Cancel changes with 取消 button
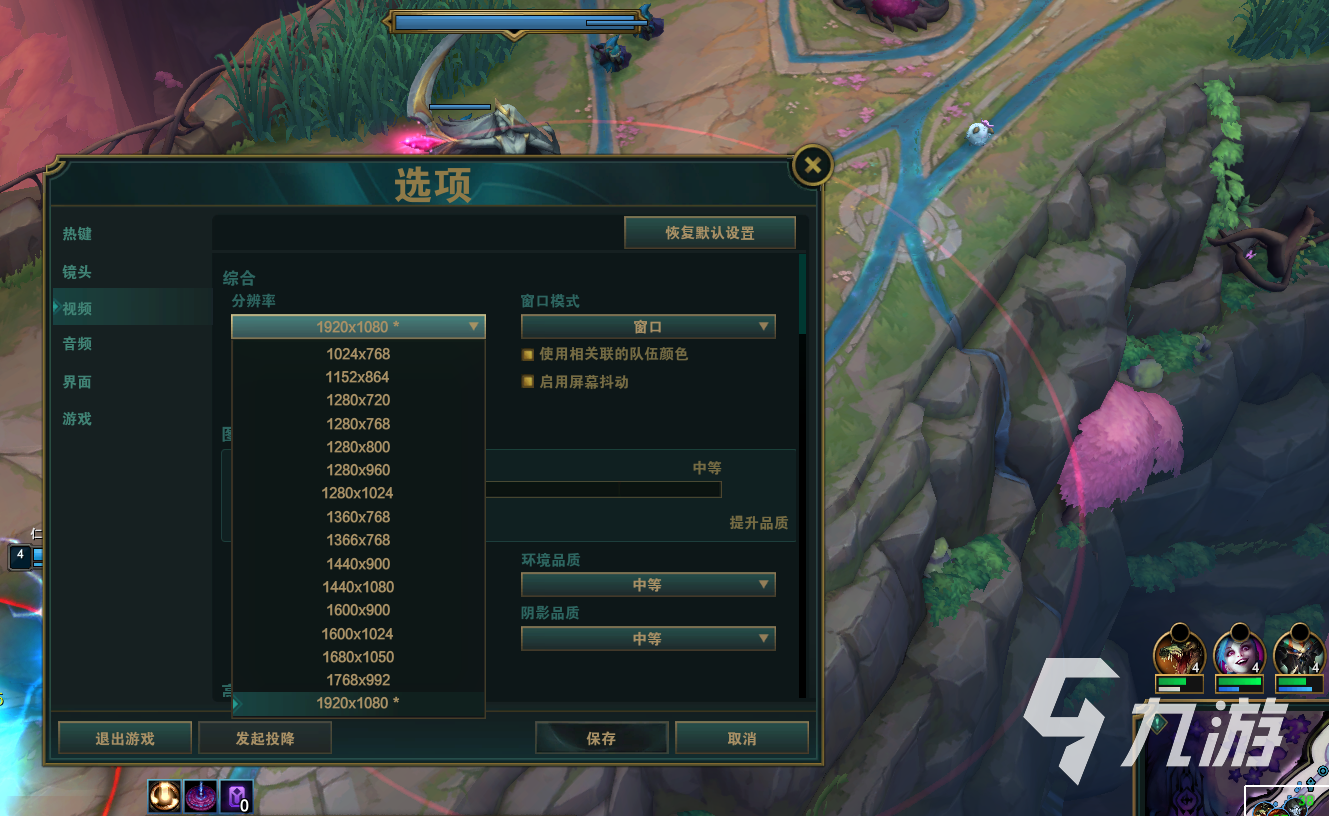 [742, 739]
